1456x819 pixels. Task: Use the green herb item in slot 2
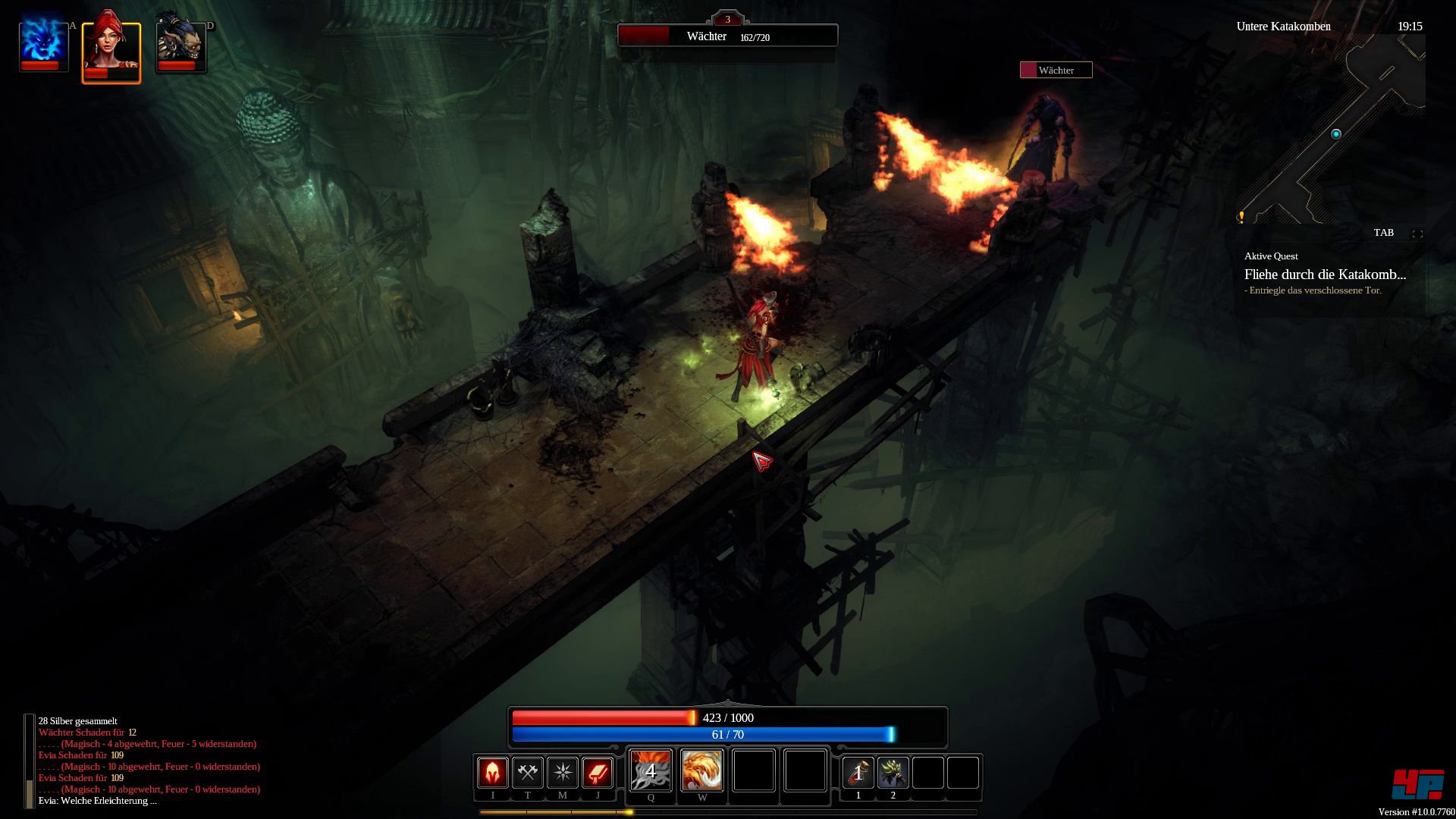tap(893, 773)
